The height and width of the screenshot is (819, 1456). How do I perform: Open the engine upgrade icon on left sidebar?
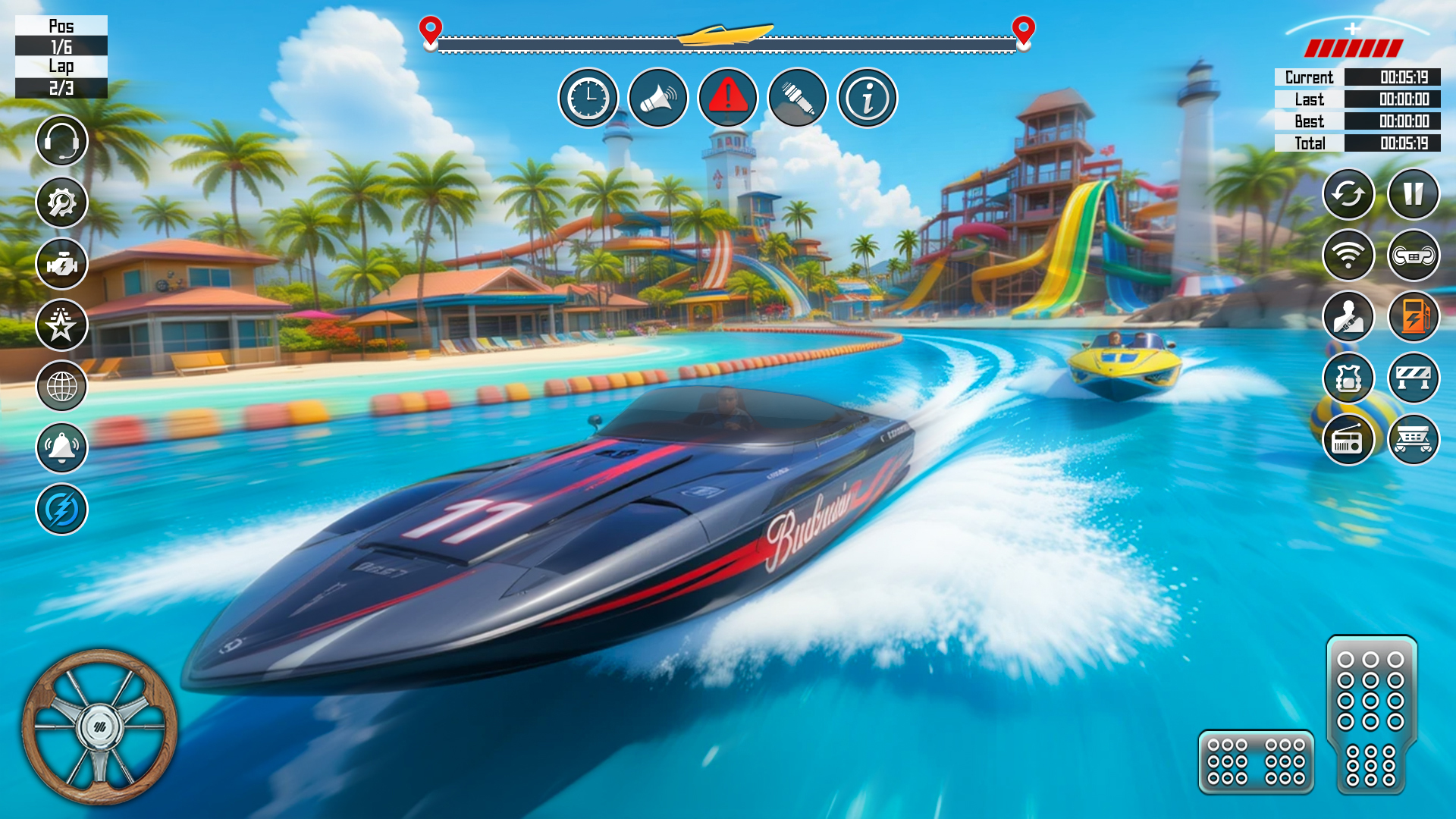[x=62, y=264]
